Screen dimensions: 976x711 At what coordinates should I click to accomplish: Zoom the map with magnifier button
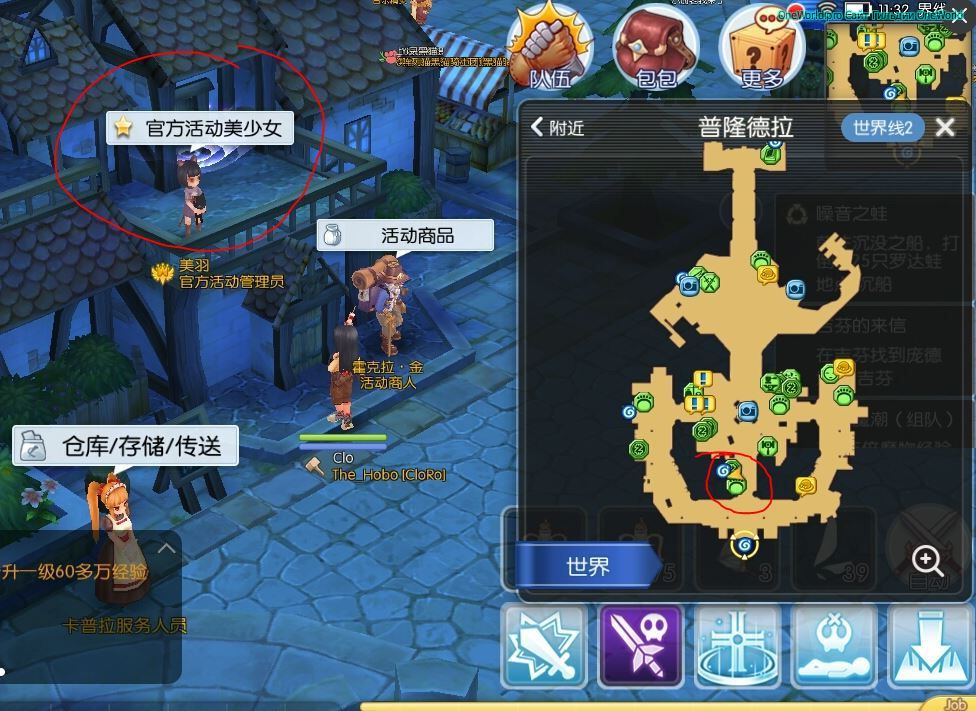pos(927,560)
